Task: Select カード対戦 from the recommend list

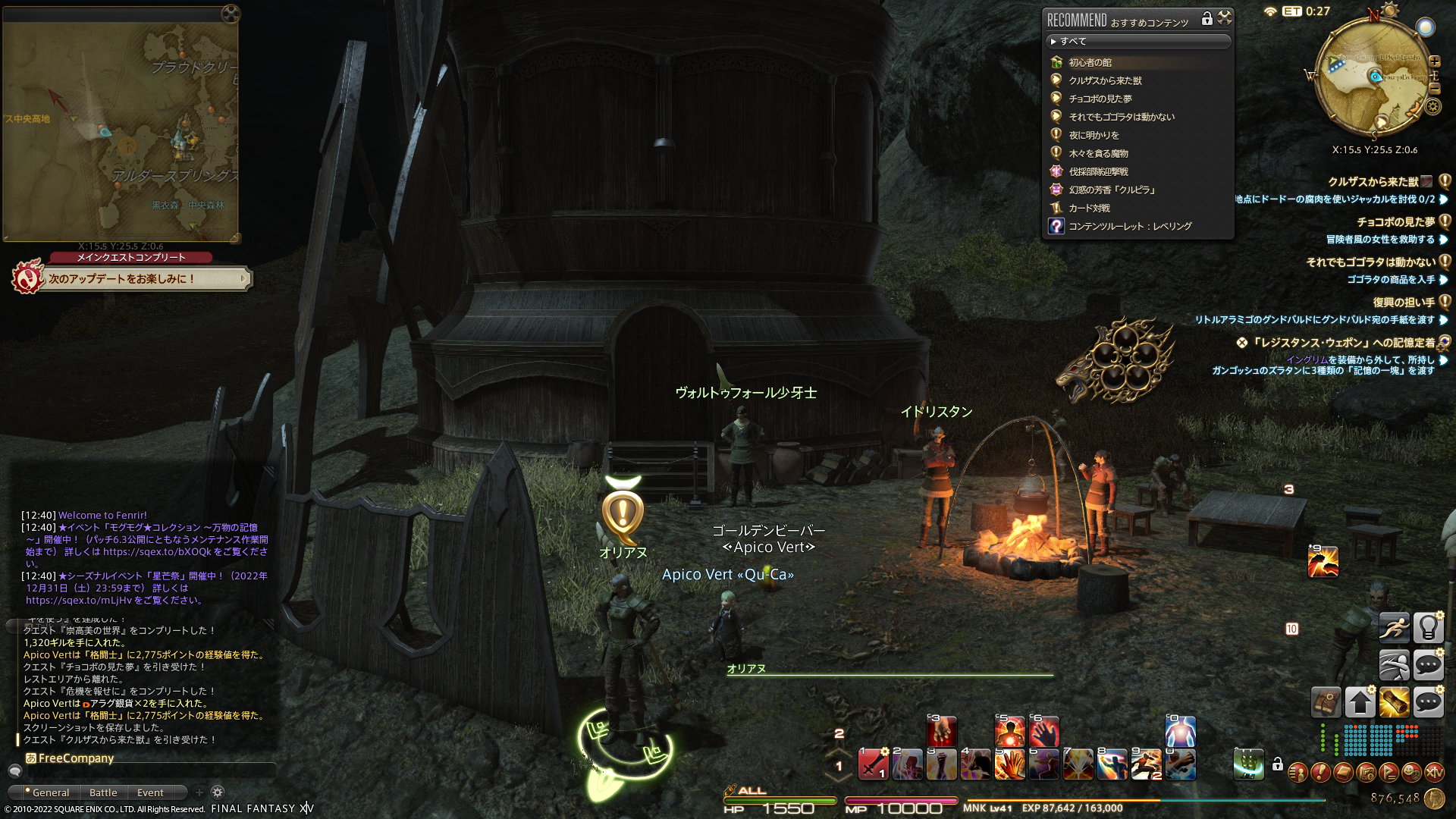Action: point(1089,208)
